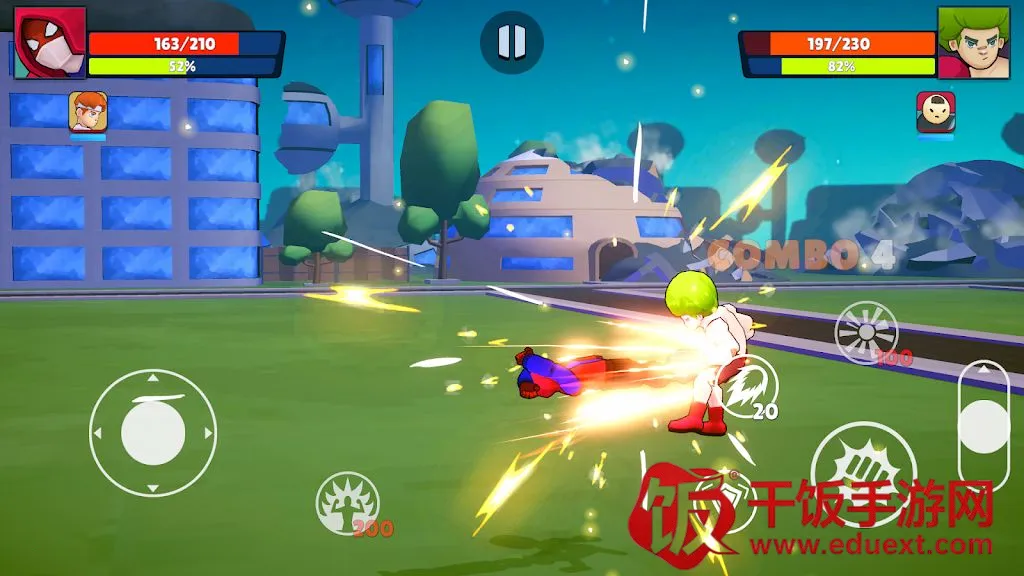Select the orange-haired teammate portrait
Viewport: 1024px width, 576px height.
88,111
